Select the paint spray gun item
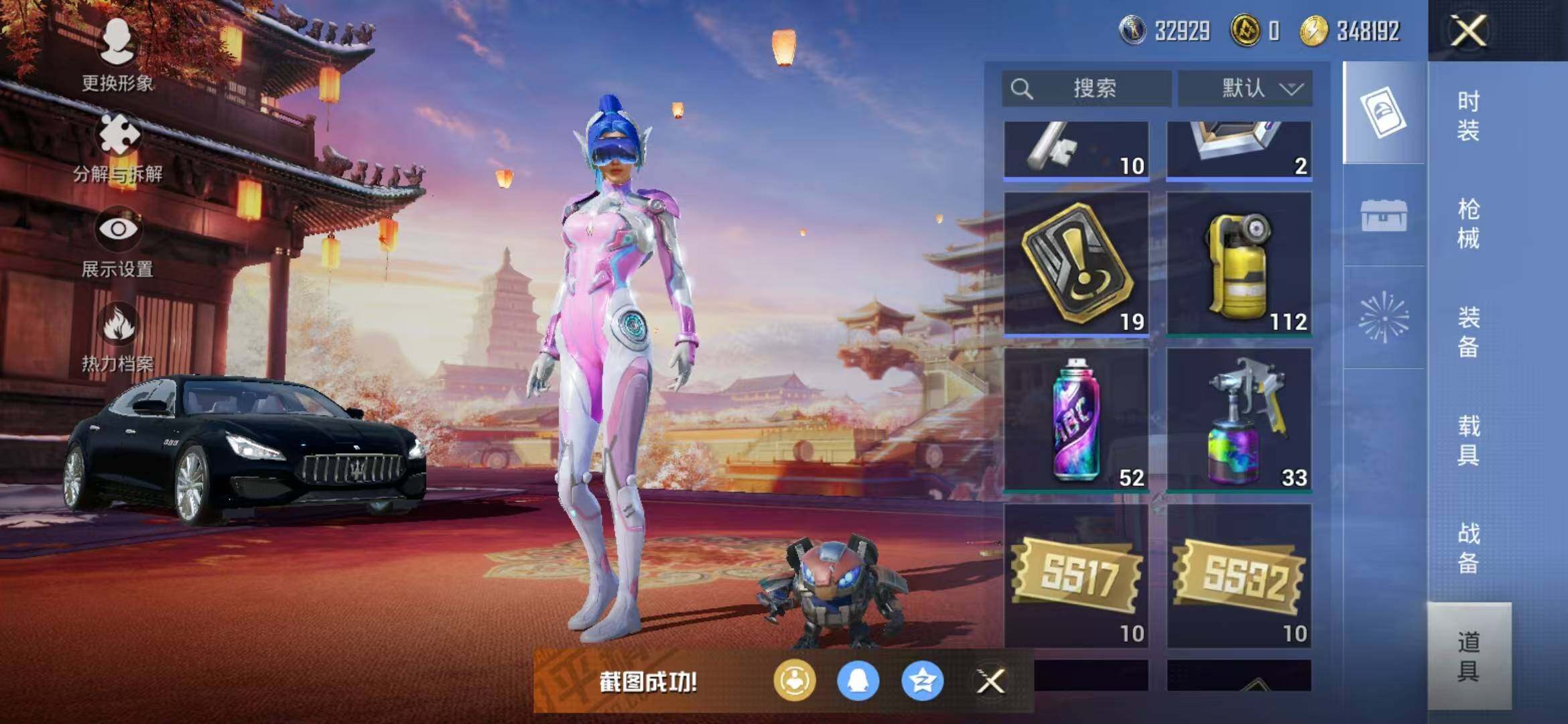The height and width of the screenshot is (724, 1568). point(1239,419)
